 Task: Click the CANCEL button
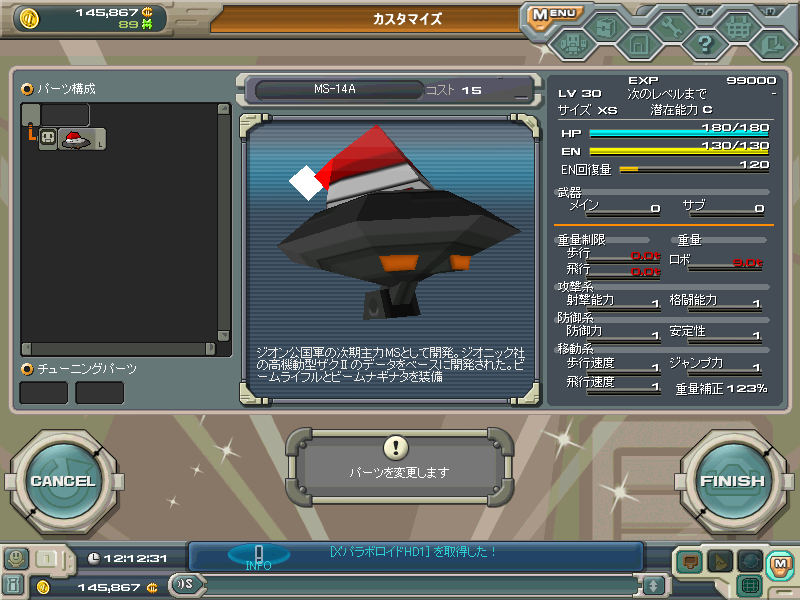click(x=62, y=481)
